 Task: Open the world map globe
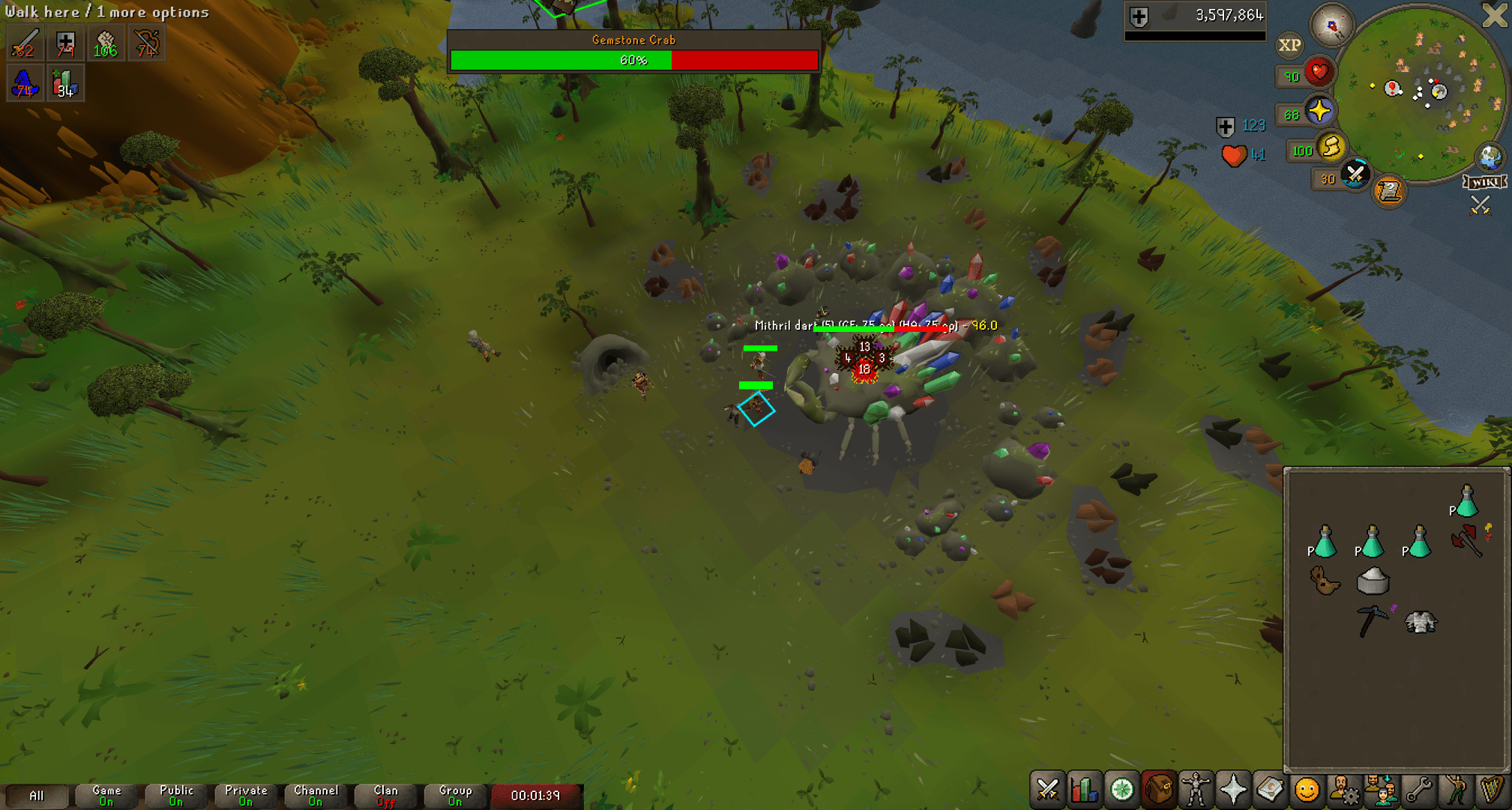coord(1489,157)
